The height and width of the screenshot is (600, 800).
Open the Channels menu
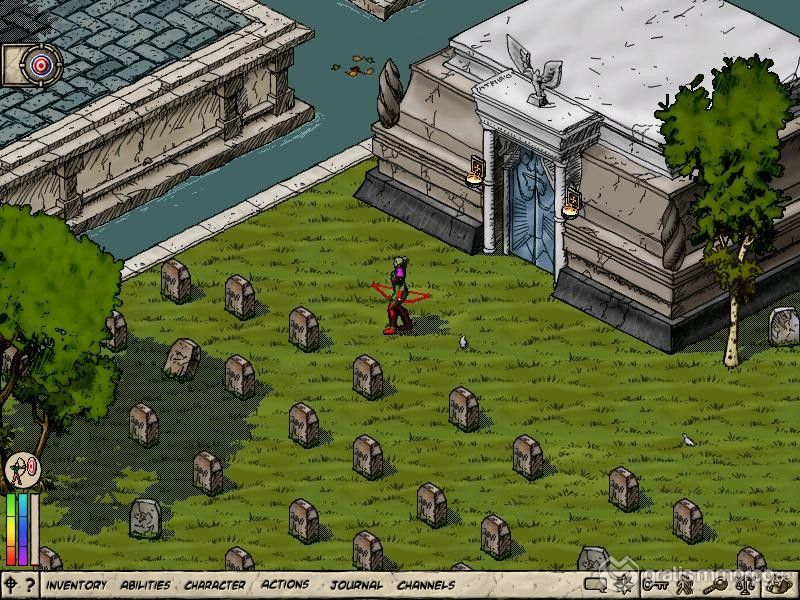[x=426, y=585]
